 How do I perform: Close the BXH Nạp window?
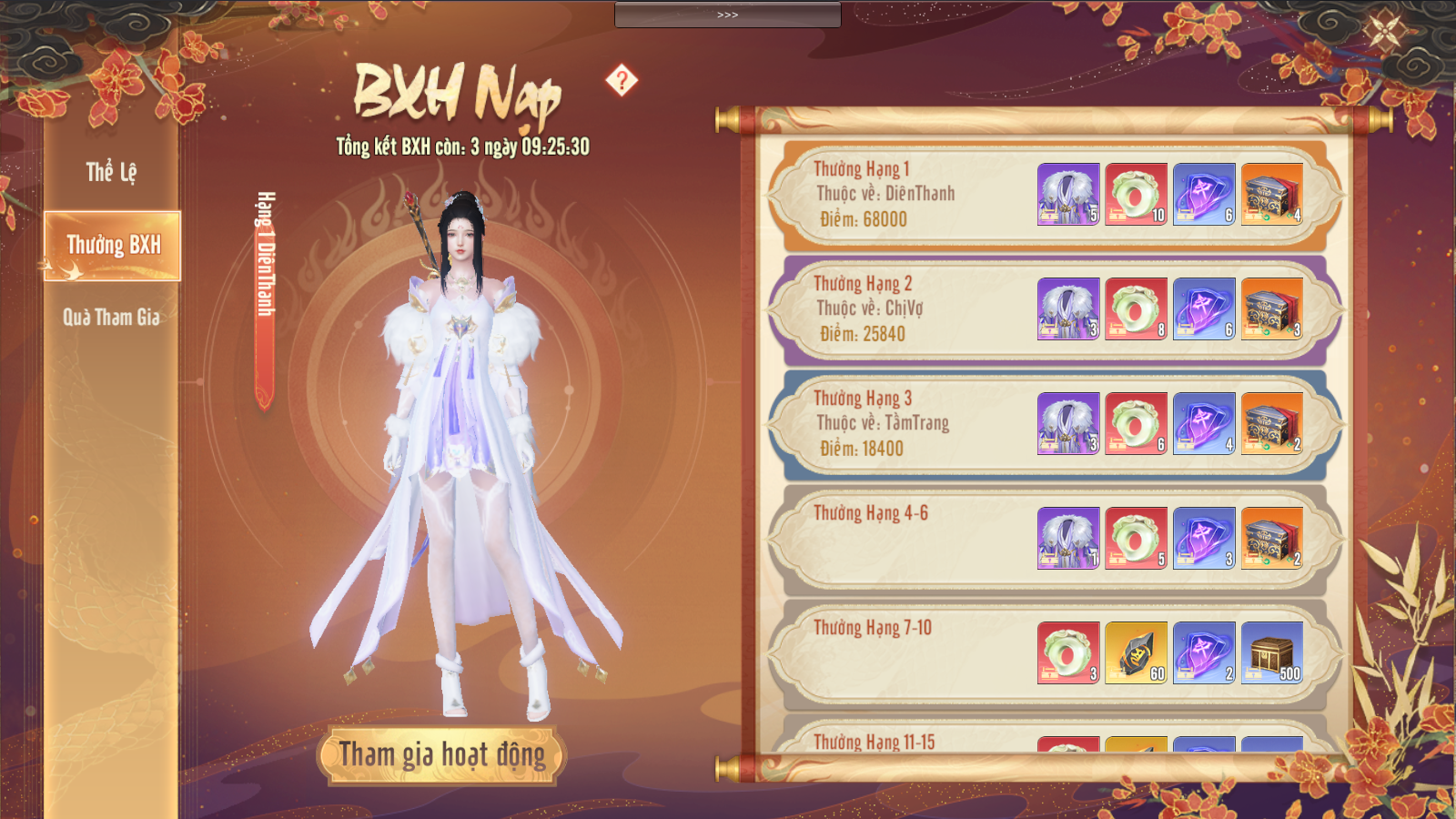pyautogui.click(x=1385, y=32)
